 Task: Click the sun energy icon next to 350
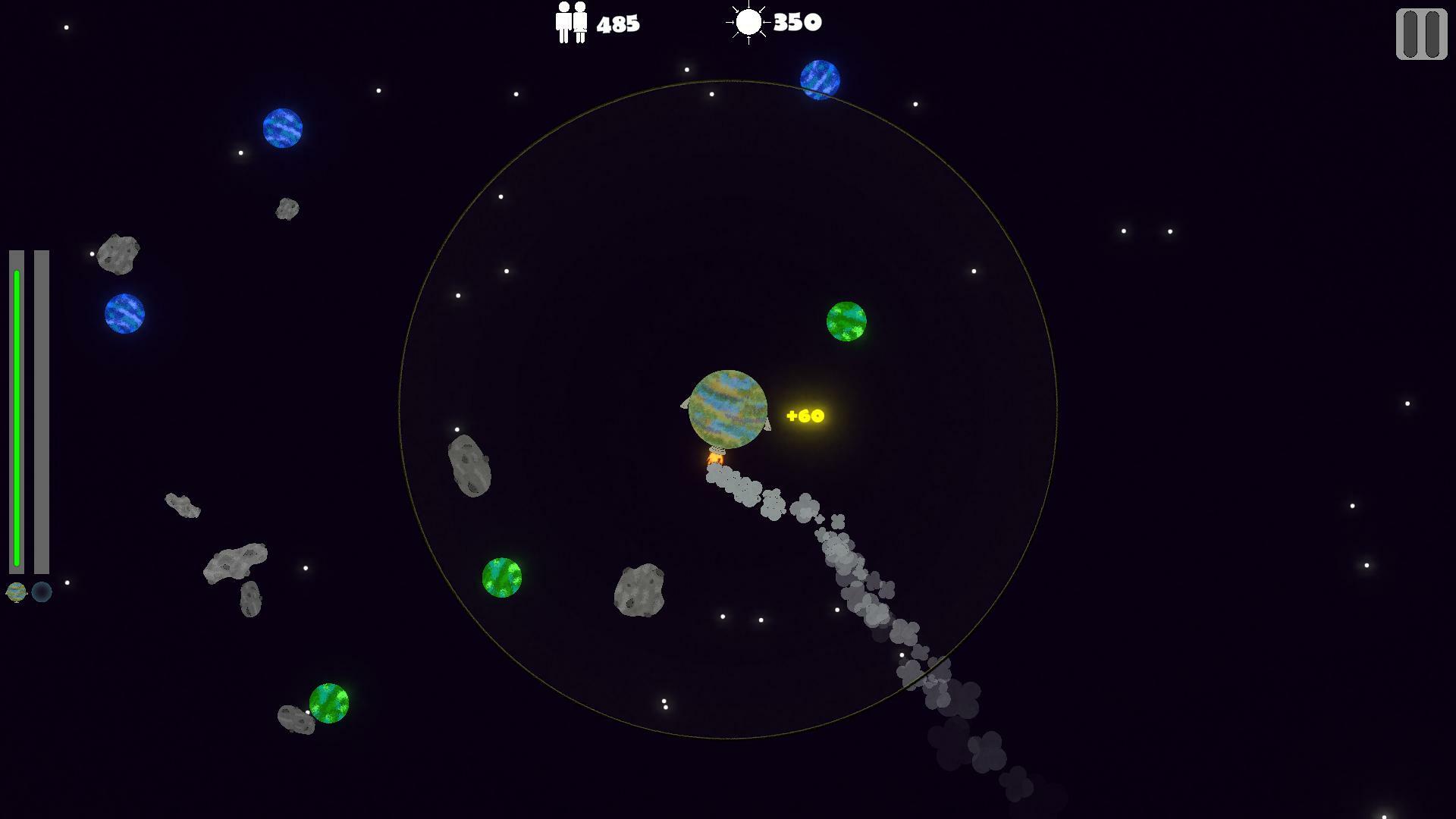coord(749,21)
